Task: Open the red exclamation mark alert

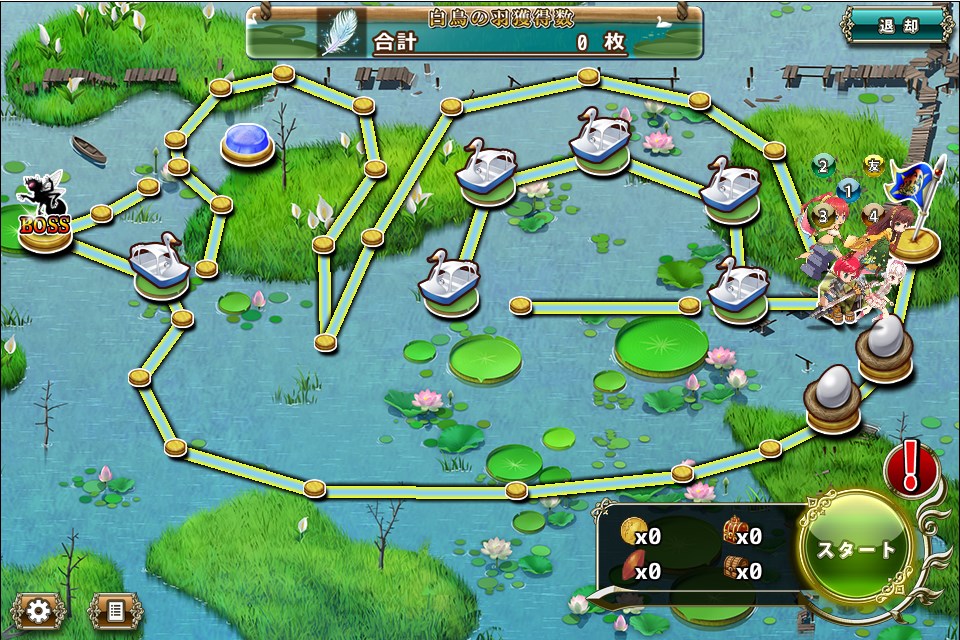Action: point(910,467)
